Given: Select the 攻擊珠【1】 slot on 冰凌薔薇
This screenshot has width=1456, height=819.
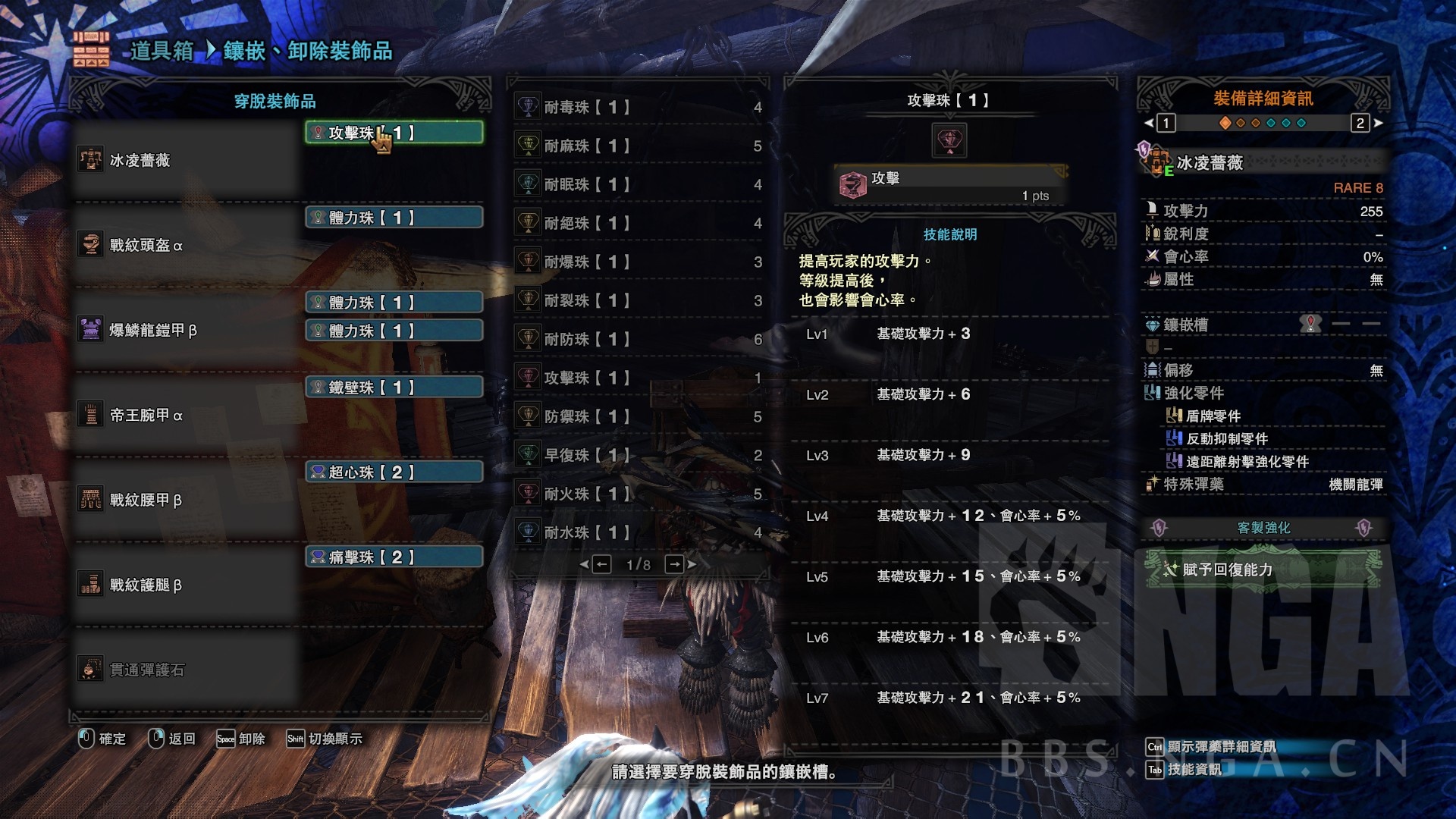Looking at the screenshot, I should tap(394, 133).
